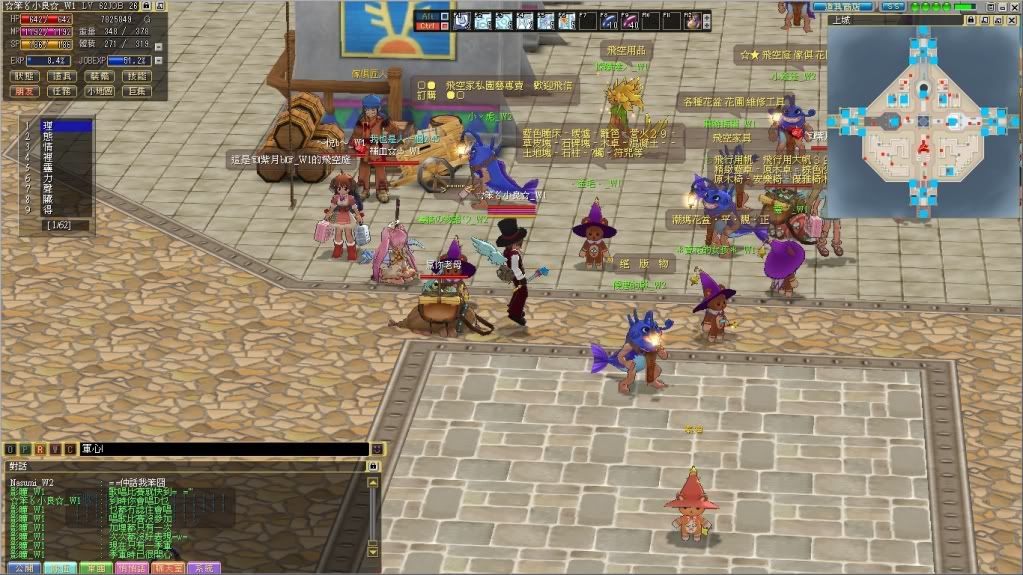Open the 技能 skills window

(136, 76)
